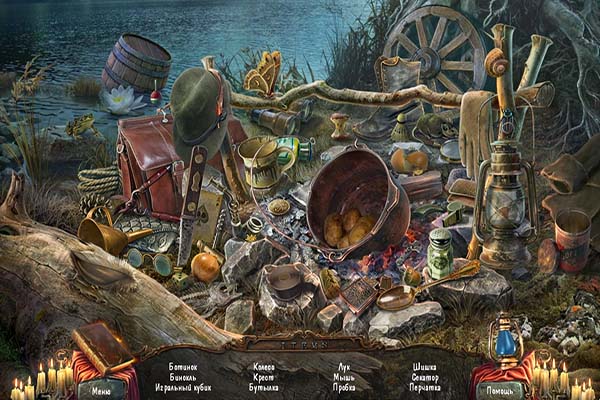
Task: Select Крест in the item list
Action: pyautogui.click(x=263, y=377)
